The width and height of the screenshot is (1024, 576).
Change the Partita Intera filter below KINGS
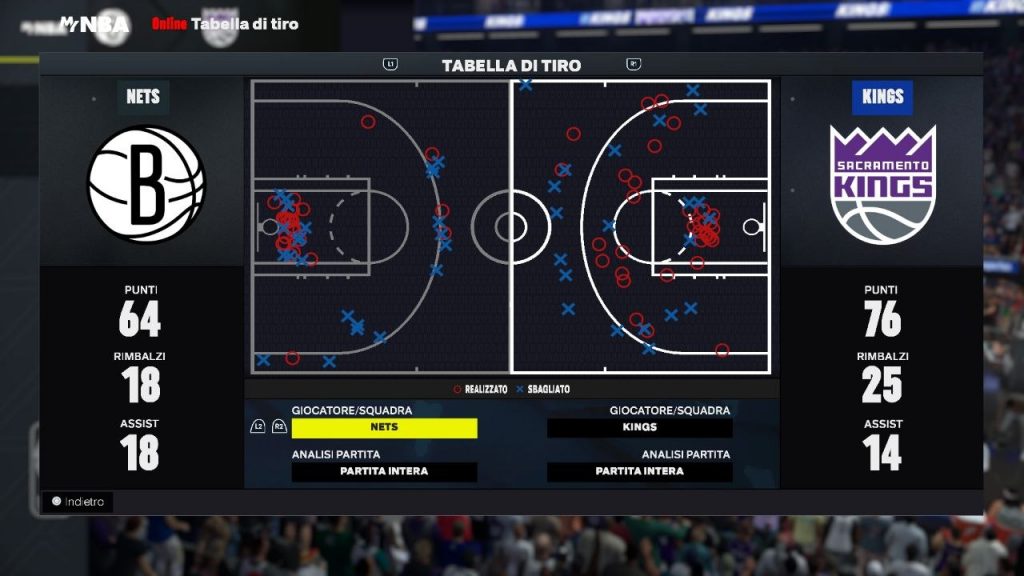pyautogui.click(x=640, y=472)
